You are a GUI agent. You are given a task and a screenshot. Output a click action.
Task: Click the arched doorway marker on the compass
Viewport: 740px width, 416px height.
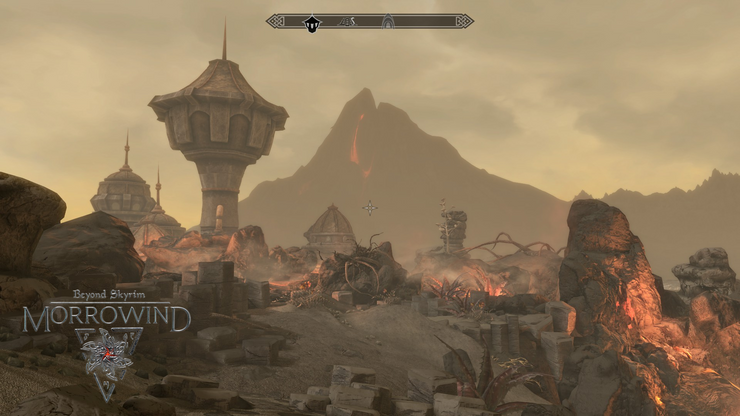tap(387, 21)
